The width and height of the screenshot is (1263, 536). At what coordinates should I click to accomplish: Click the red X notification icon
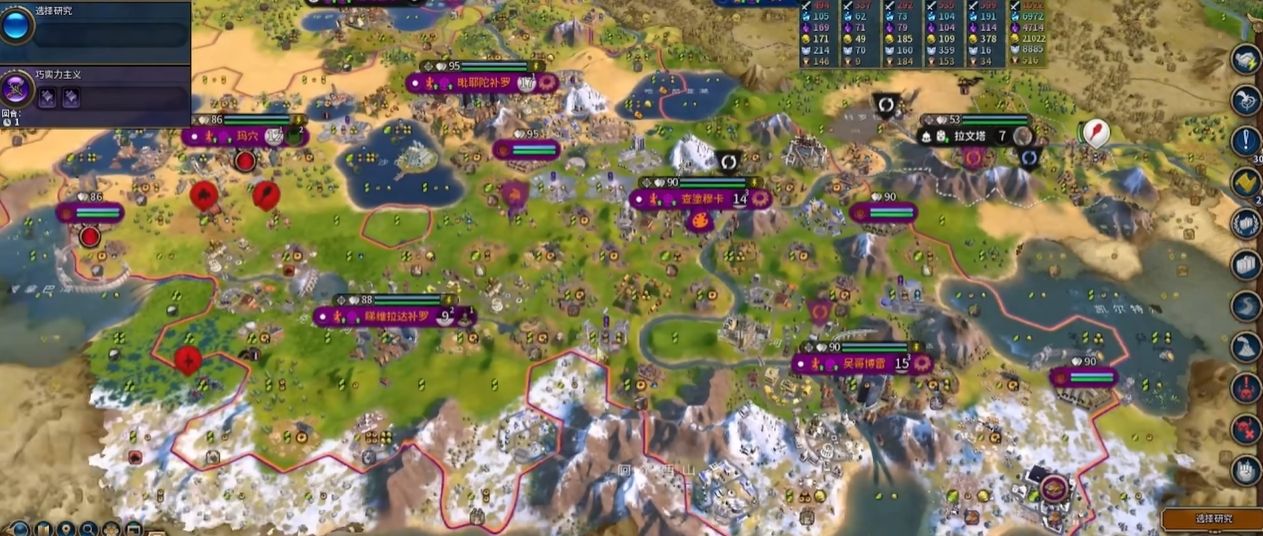[1246, 428]
